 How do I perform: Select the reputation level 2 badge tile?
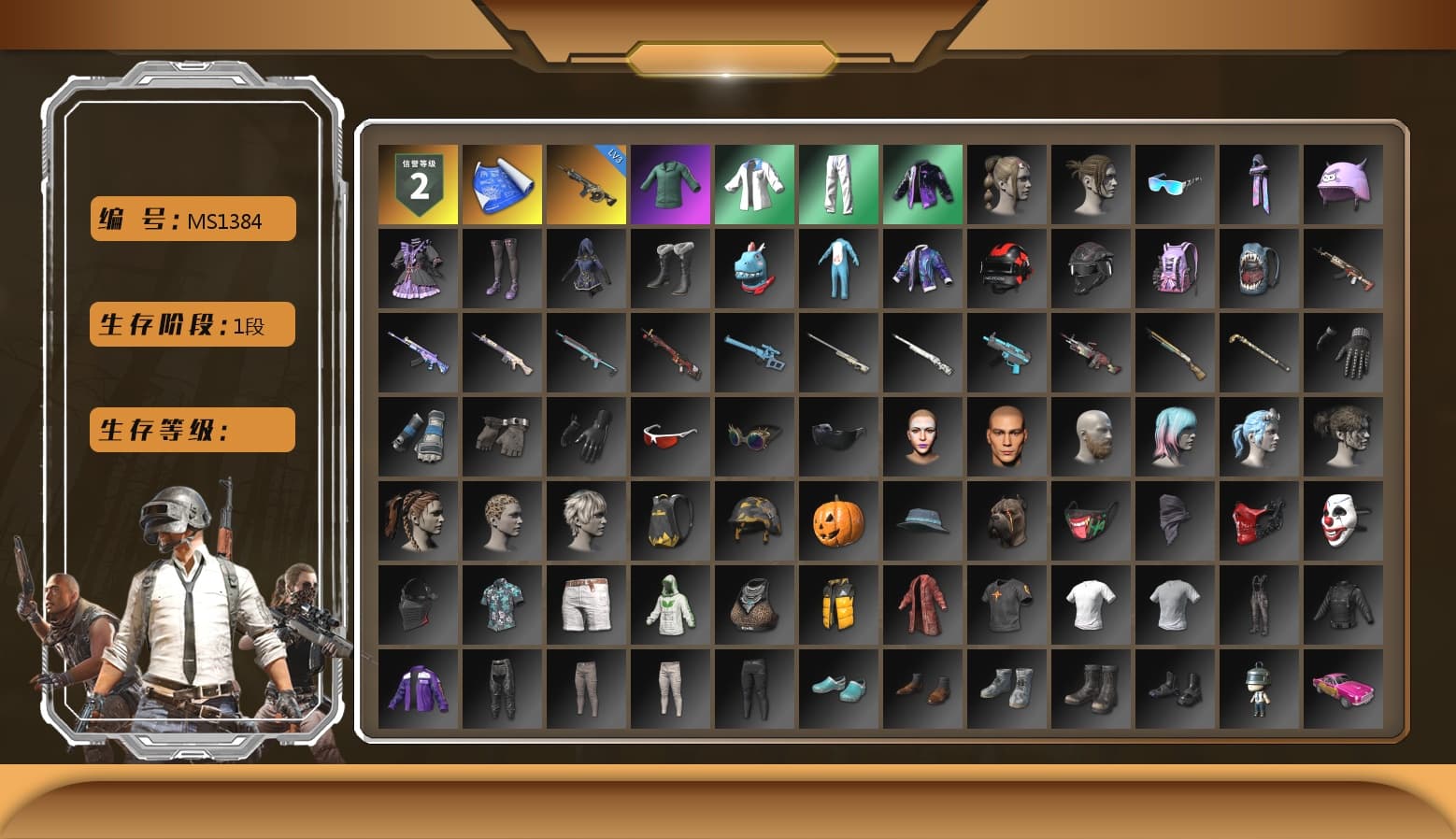418,184
